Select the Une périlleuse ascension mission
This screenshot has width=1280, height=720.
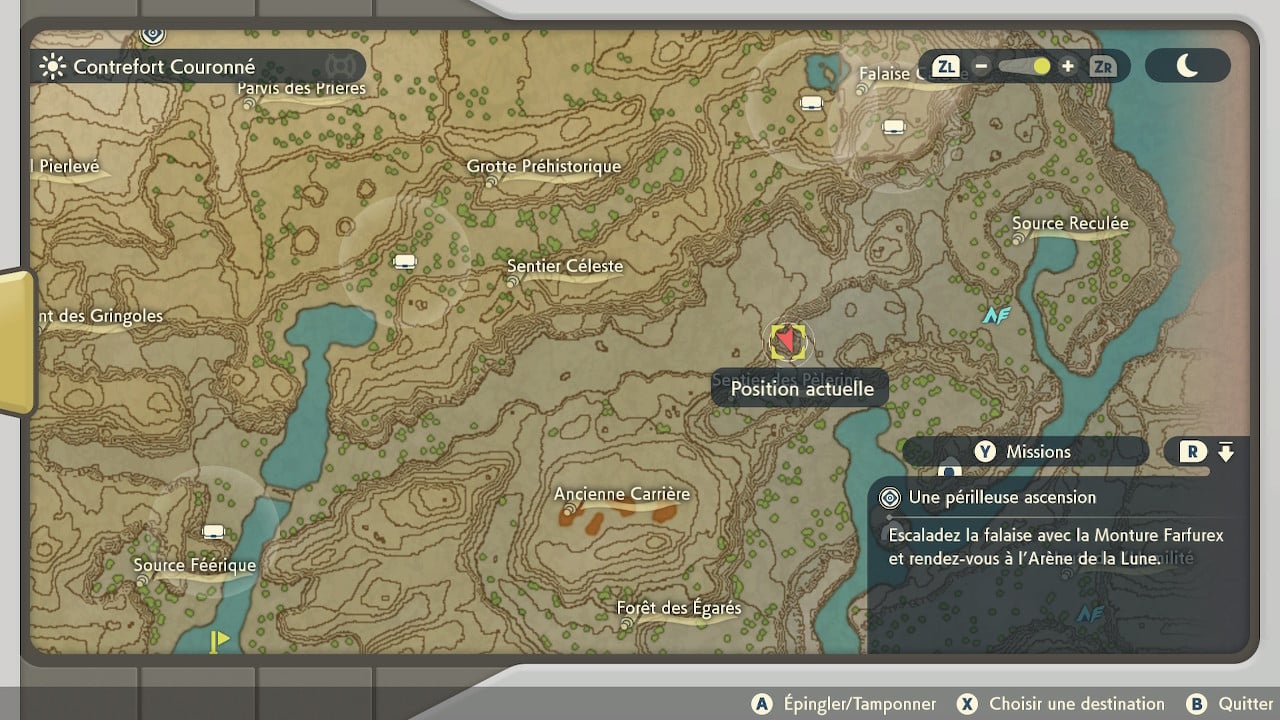coord(1002,497)
